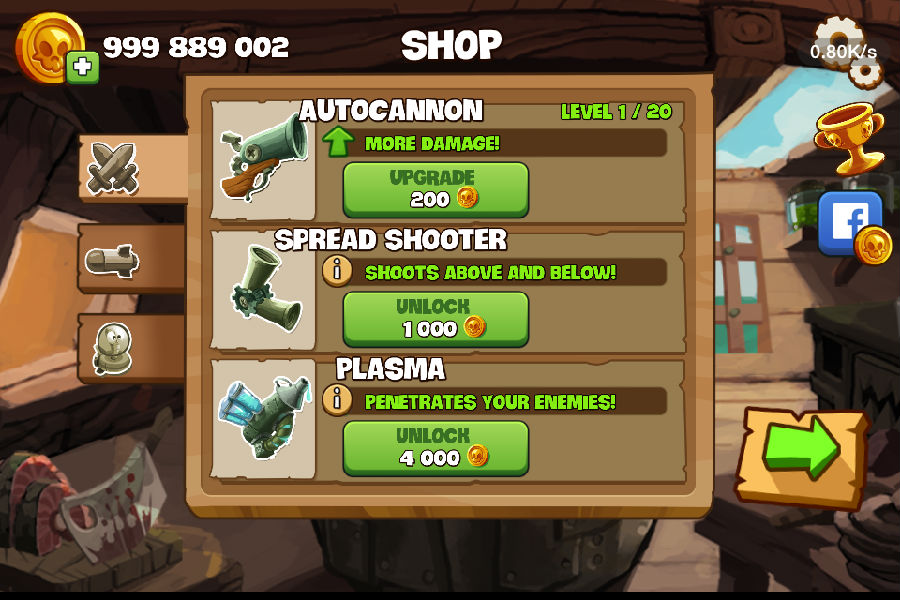
Task: Unlock the Plasma weapon for 4000 coins
Action: point(435,447)
